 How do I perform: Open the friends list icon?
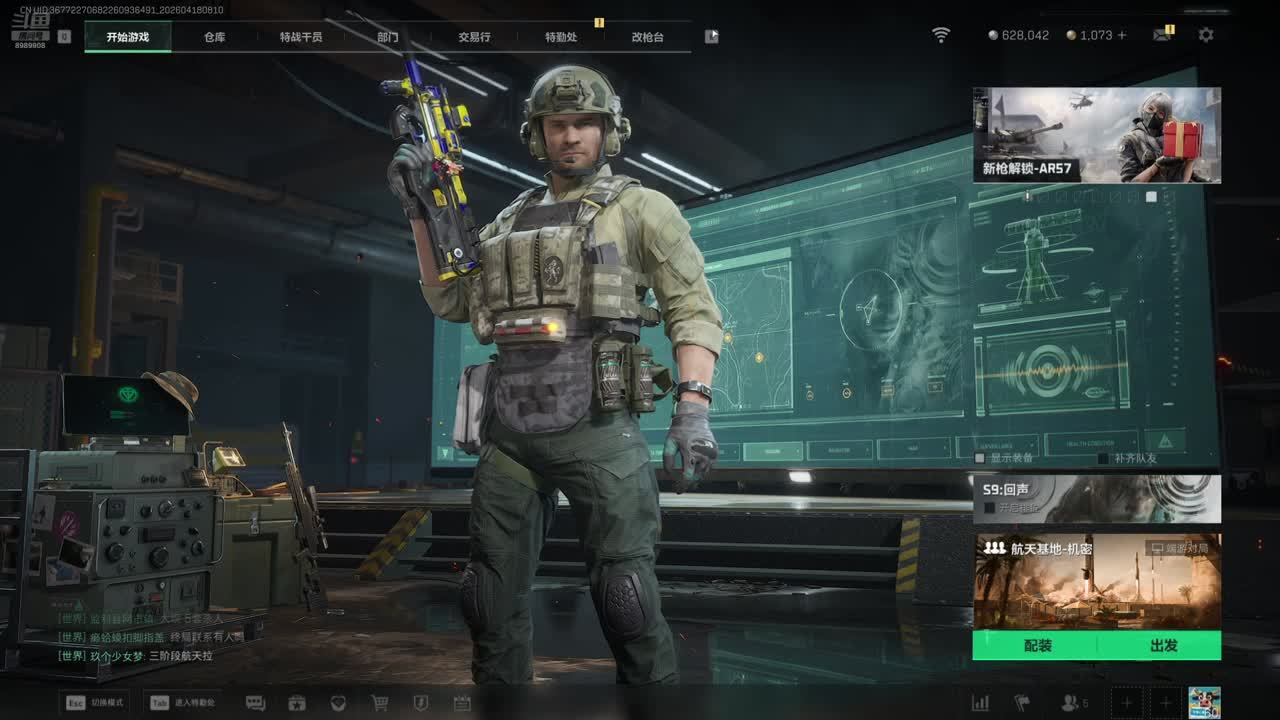[x=1070, y=703]
